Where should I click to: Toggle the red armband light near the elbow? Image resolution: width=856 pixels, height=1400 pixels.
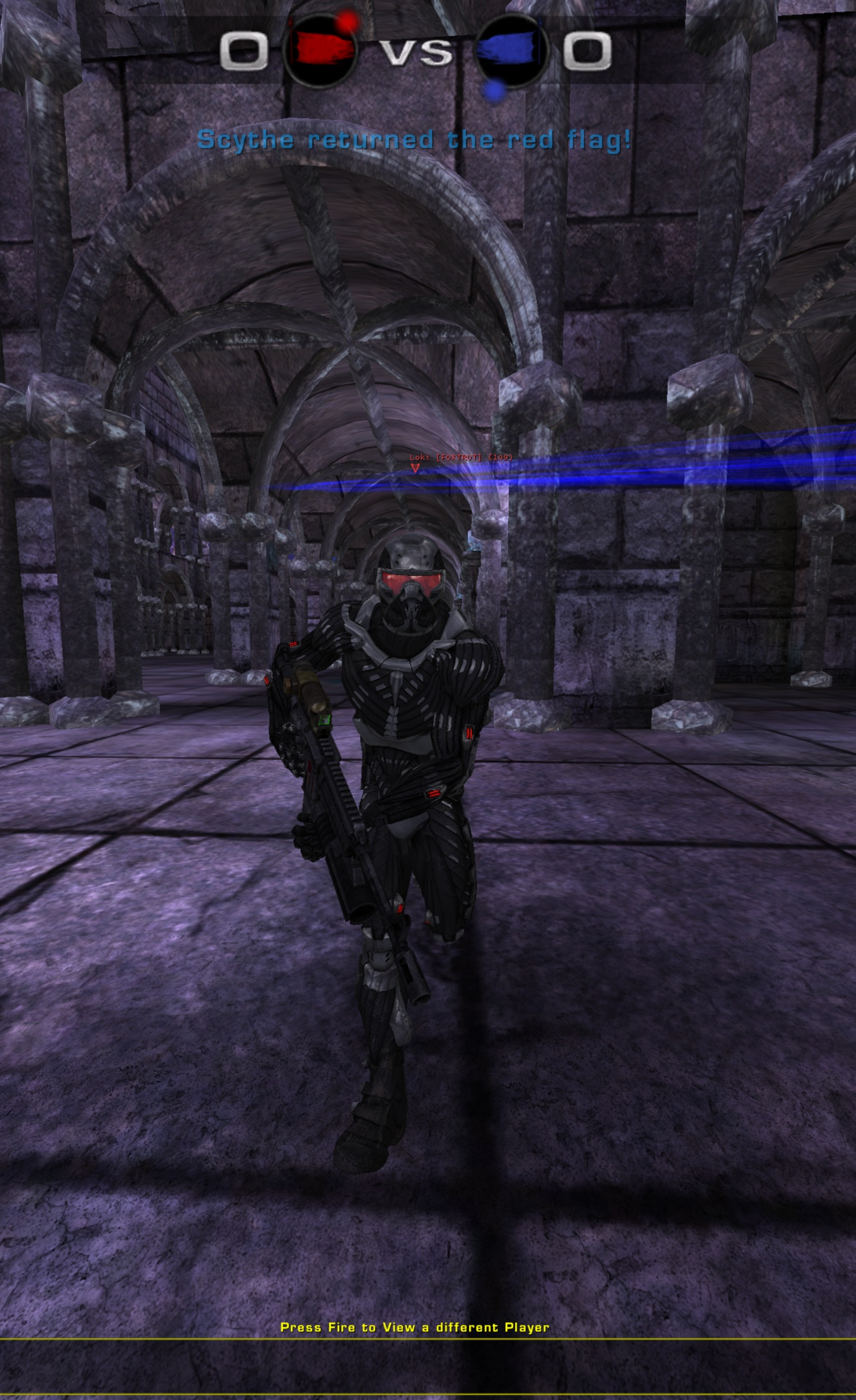pyautogui.click(x=266, y=679)
